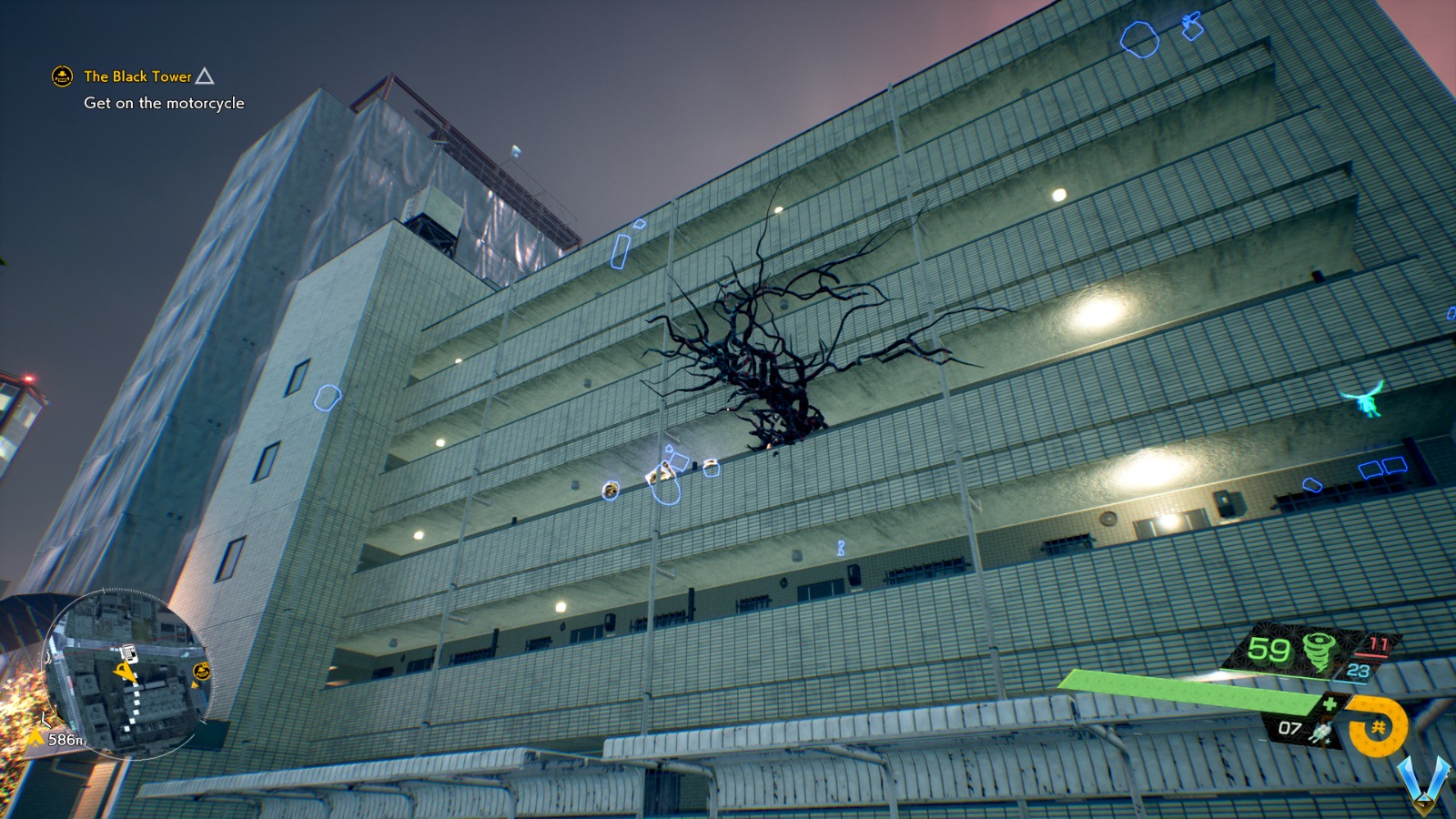Click the healing item icon next to 07 counter
The image size is (1456, 819).
coord(1321,732)
